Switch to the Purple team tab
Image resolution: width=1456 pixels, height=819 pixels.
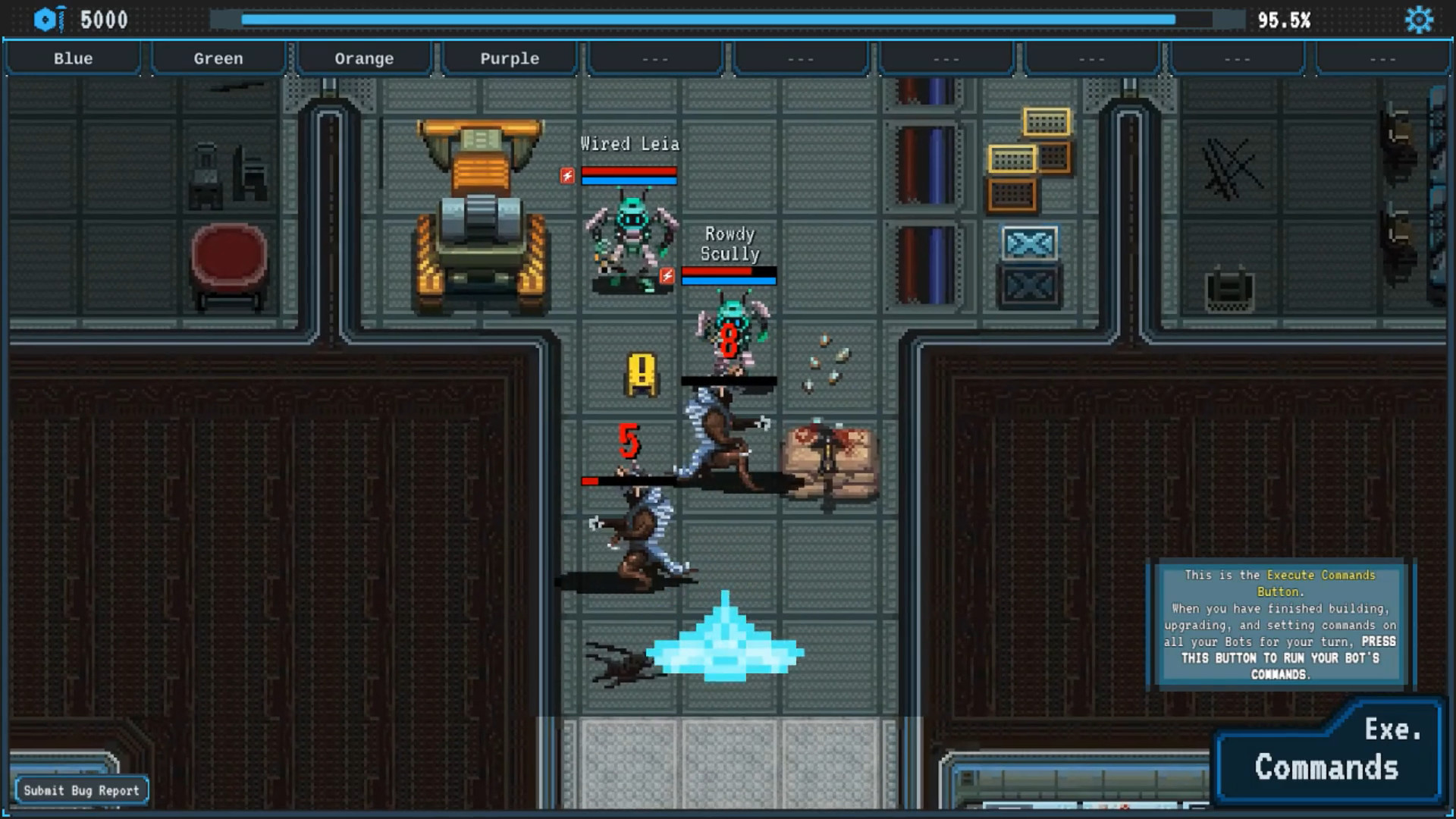[509, 58]
